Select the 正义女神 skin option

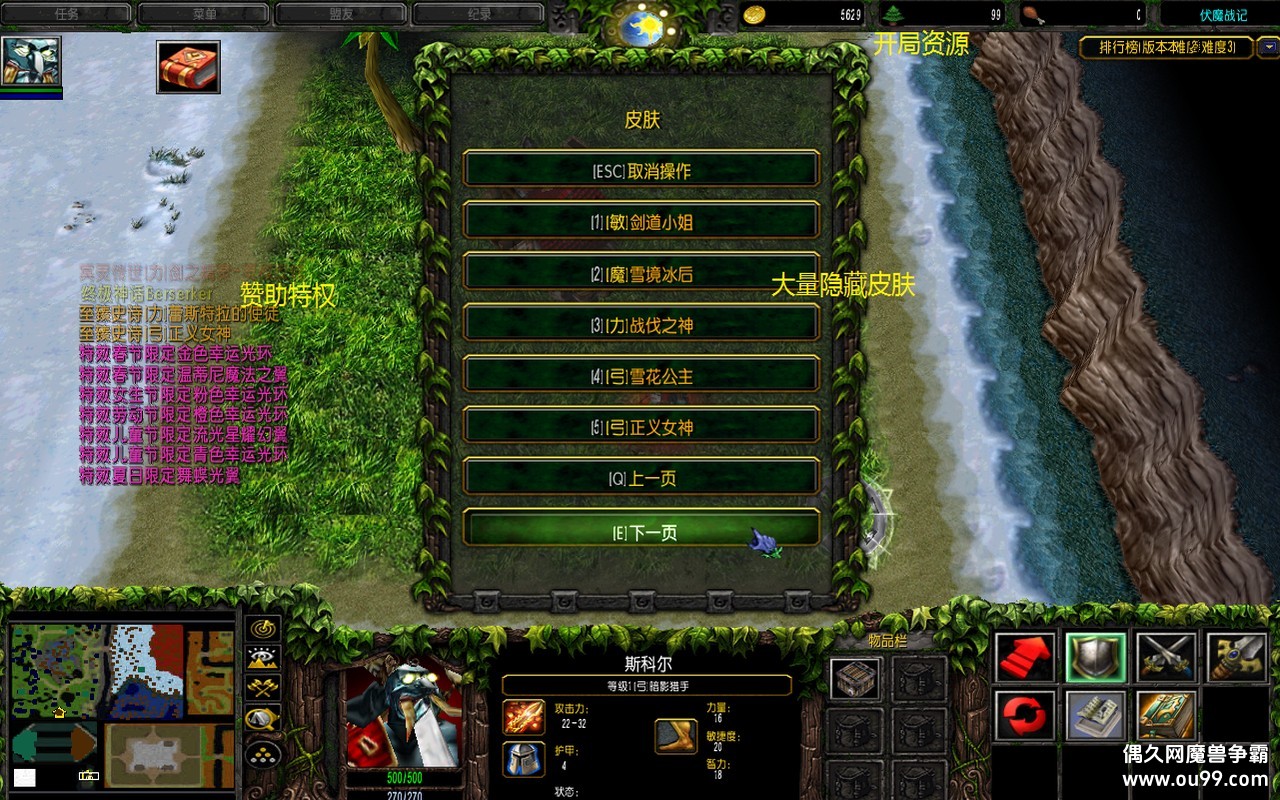point(641,427)
